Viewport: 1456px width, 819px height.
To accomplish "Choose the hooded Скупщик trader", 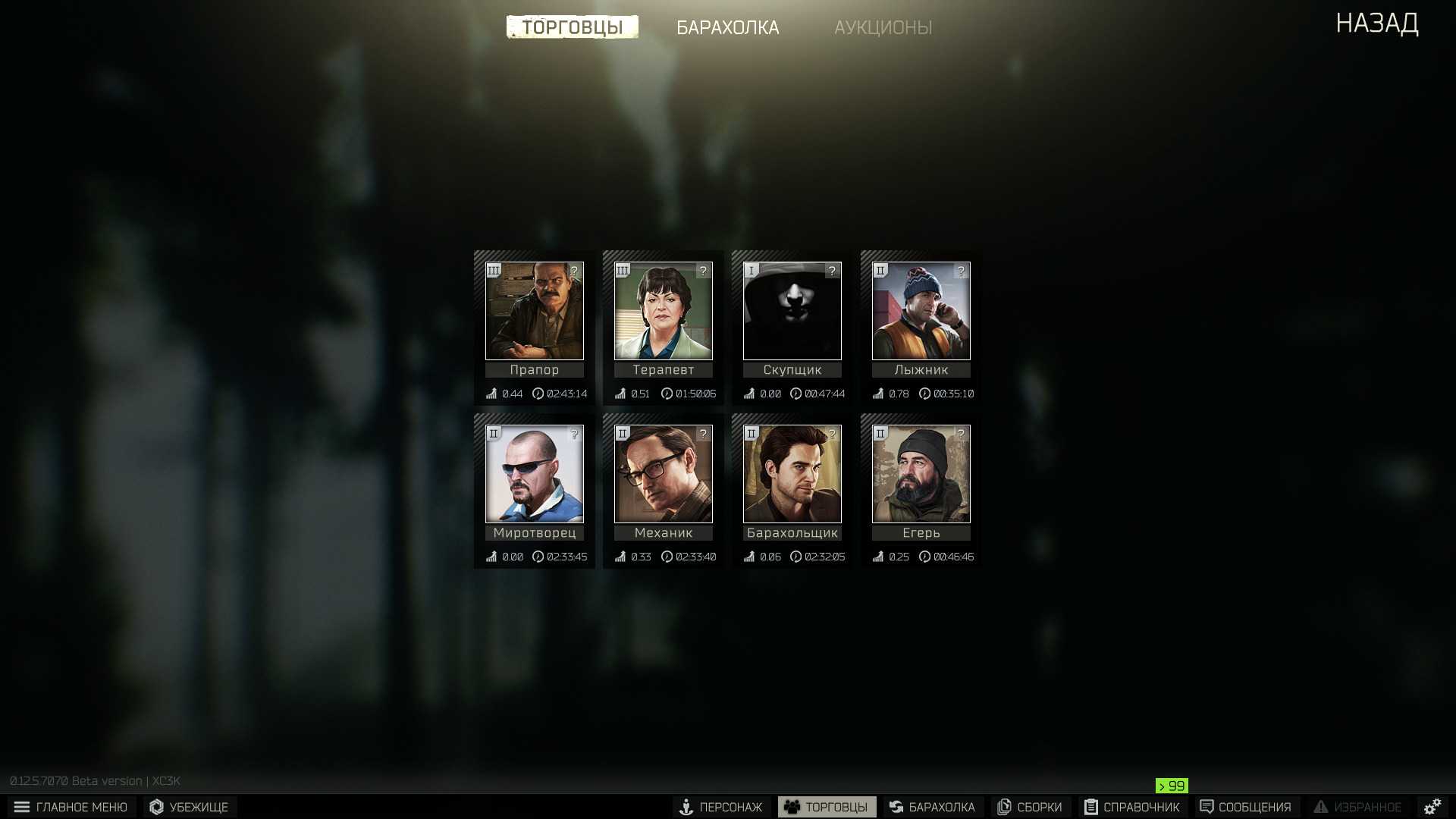I will tap(792, 311).
